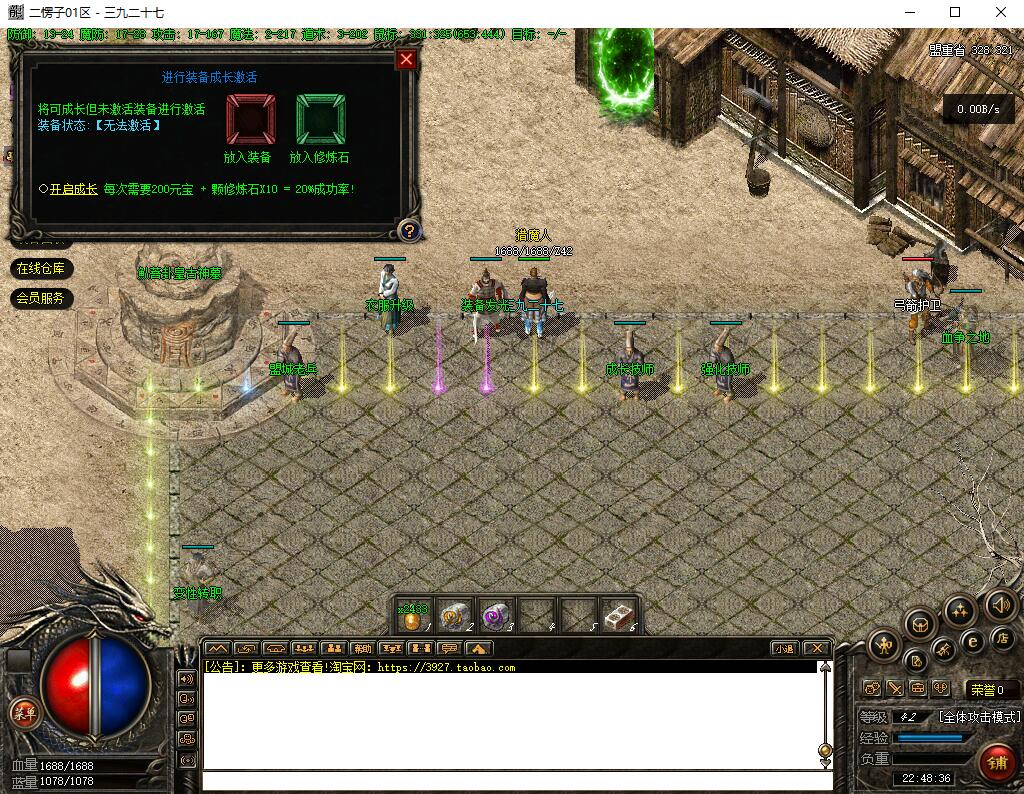
Task: Select the green 放入修炼石 stone slot
Action: 320,120
